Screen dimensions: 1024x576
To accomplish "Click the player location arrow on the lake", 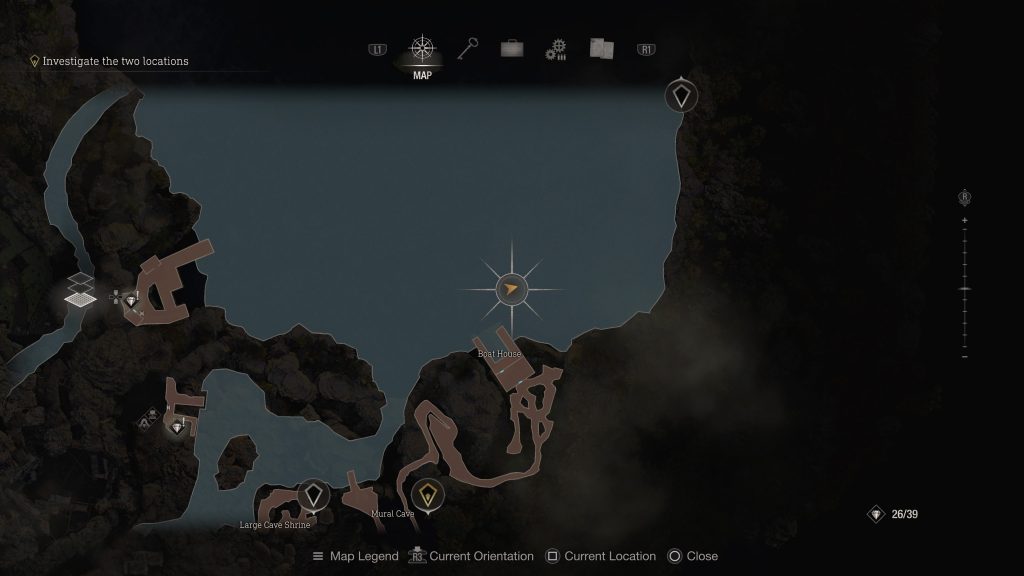I will pos(511,290).
